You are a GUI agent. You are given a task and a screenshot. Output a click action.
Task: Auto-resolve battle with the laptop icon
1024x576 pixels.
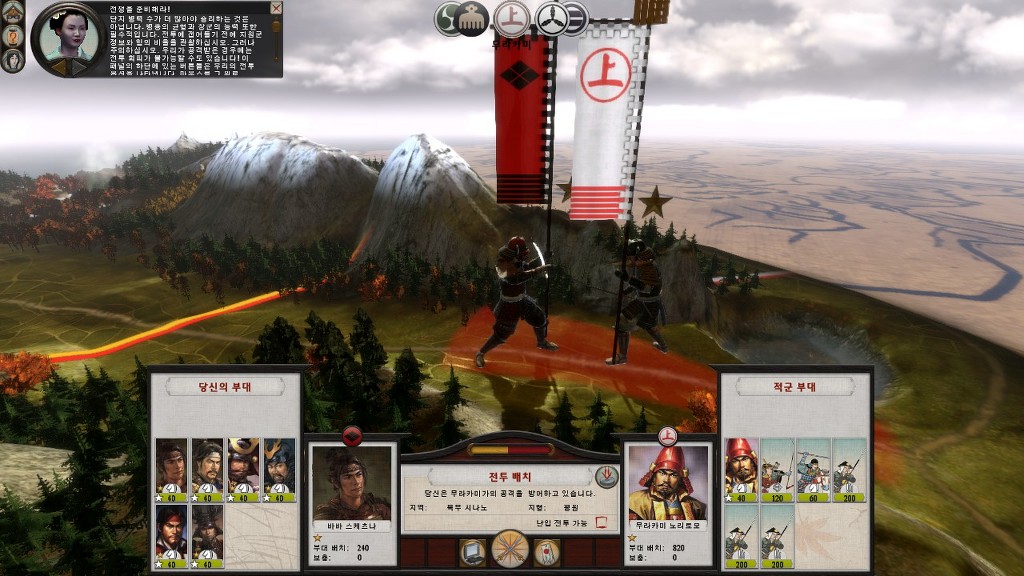pos(473,550)
